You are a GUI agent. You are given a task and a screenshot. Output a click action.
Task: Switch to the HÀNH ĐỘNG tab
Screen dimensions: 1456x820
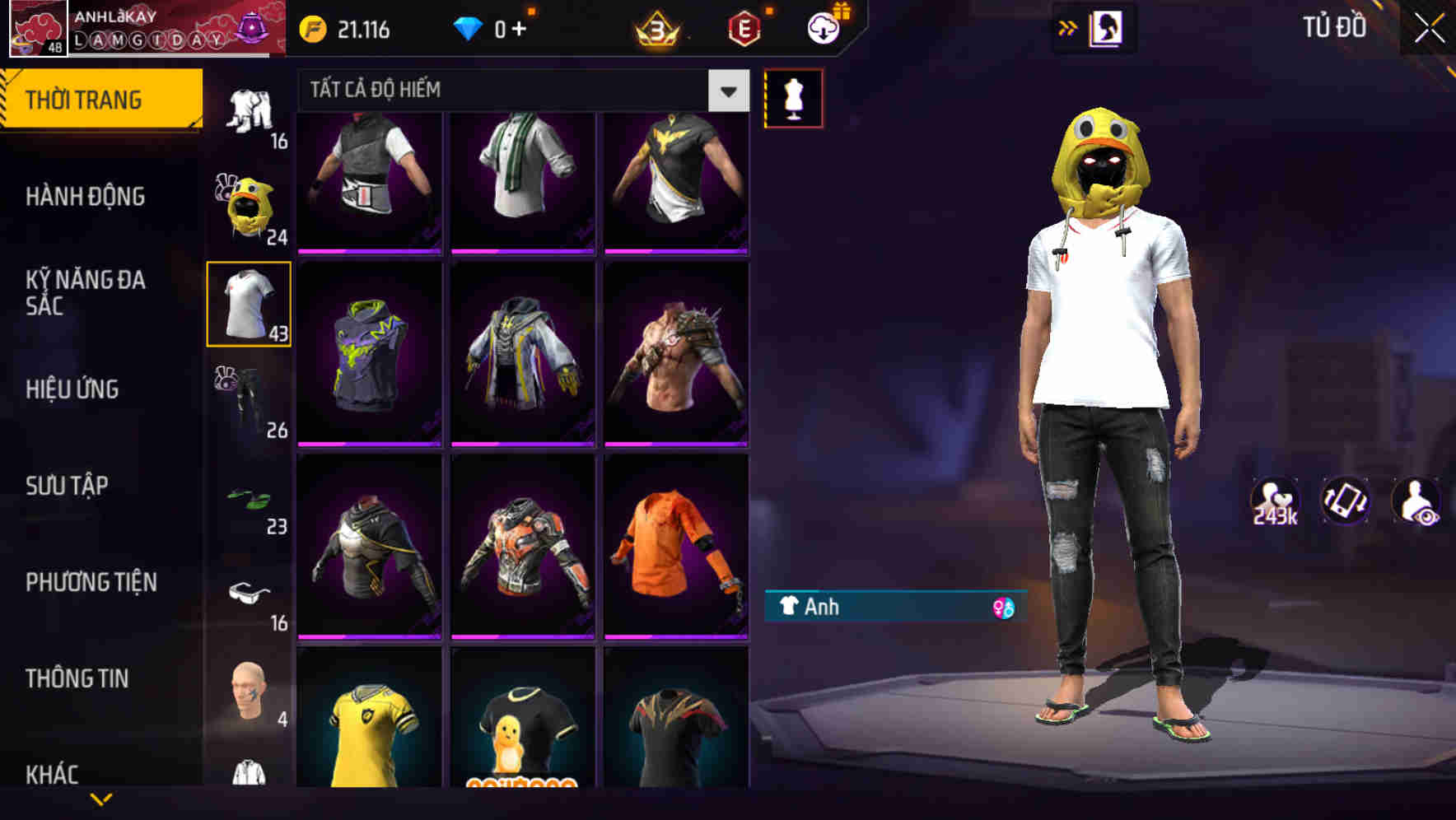pyautogui.click(x=86, y=196)
